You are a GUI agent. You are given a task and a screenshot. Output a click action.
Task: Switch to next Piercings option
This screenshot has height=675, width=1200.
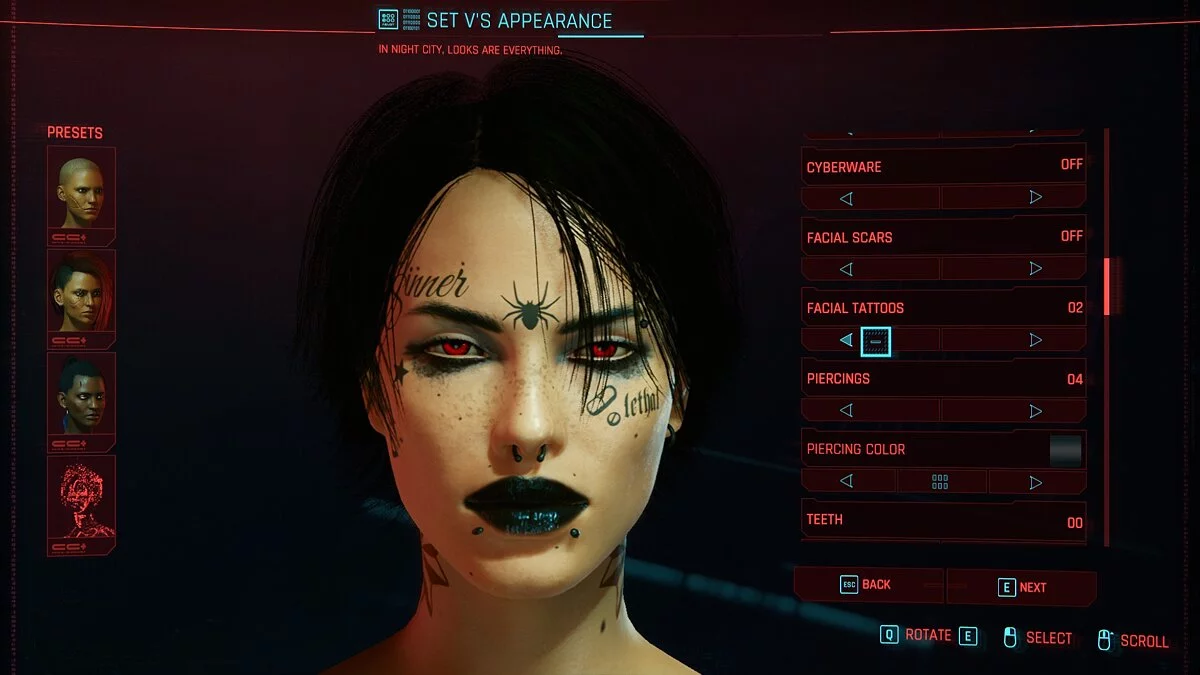point(1035,411)
